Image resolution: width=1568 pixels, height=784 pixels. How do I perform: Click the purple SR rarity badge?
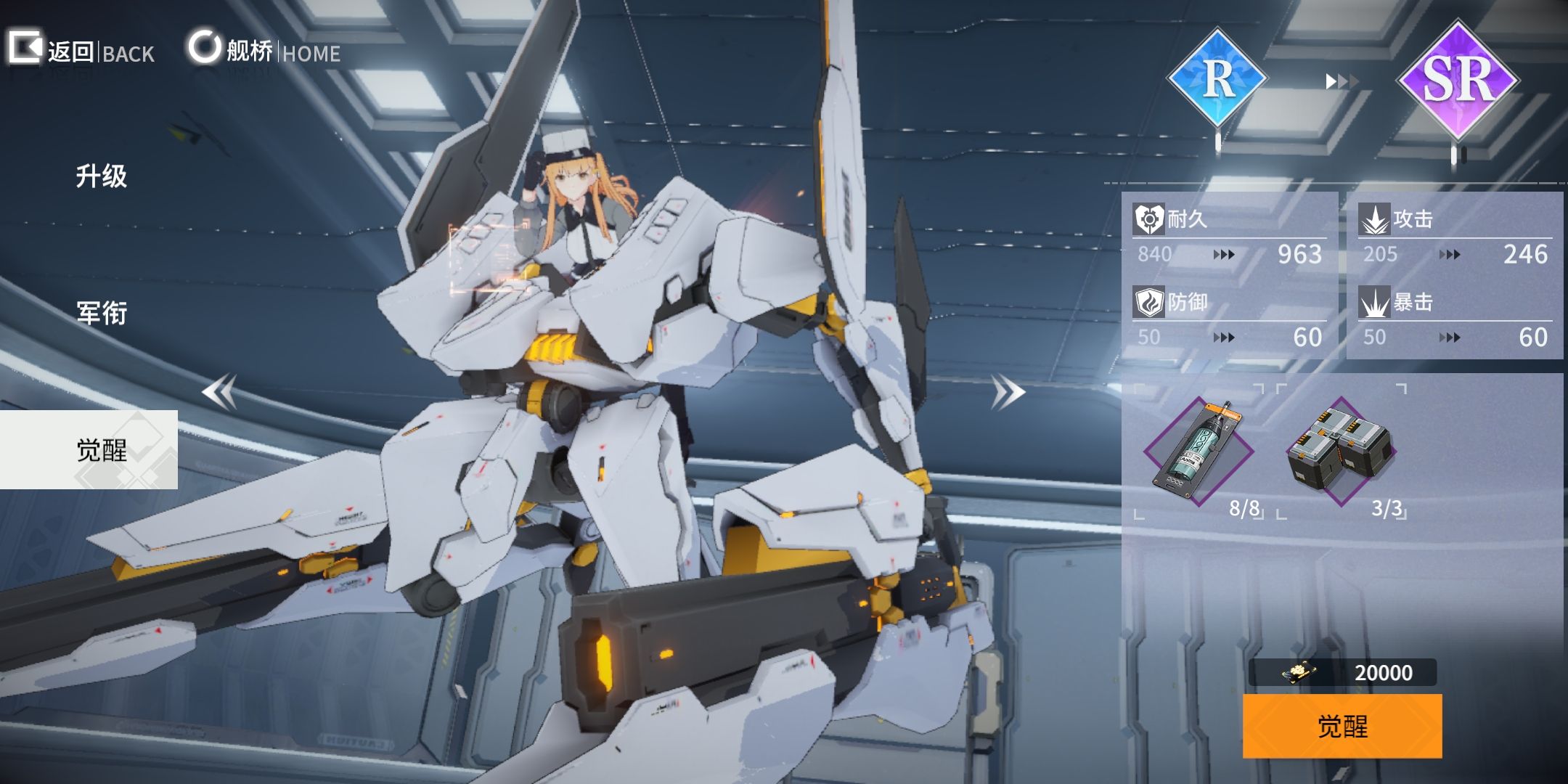(x=1458, y=80)
